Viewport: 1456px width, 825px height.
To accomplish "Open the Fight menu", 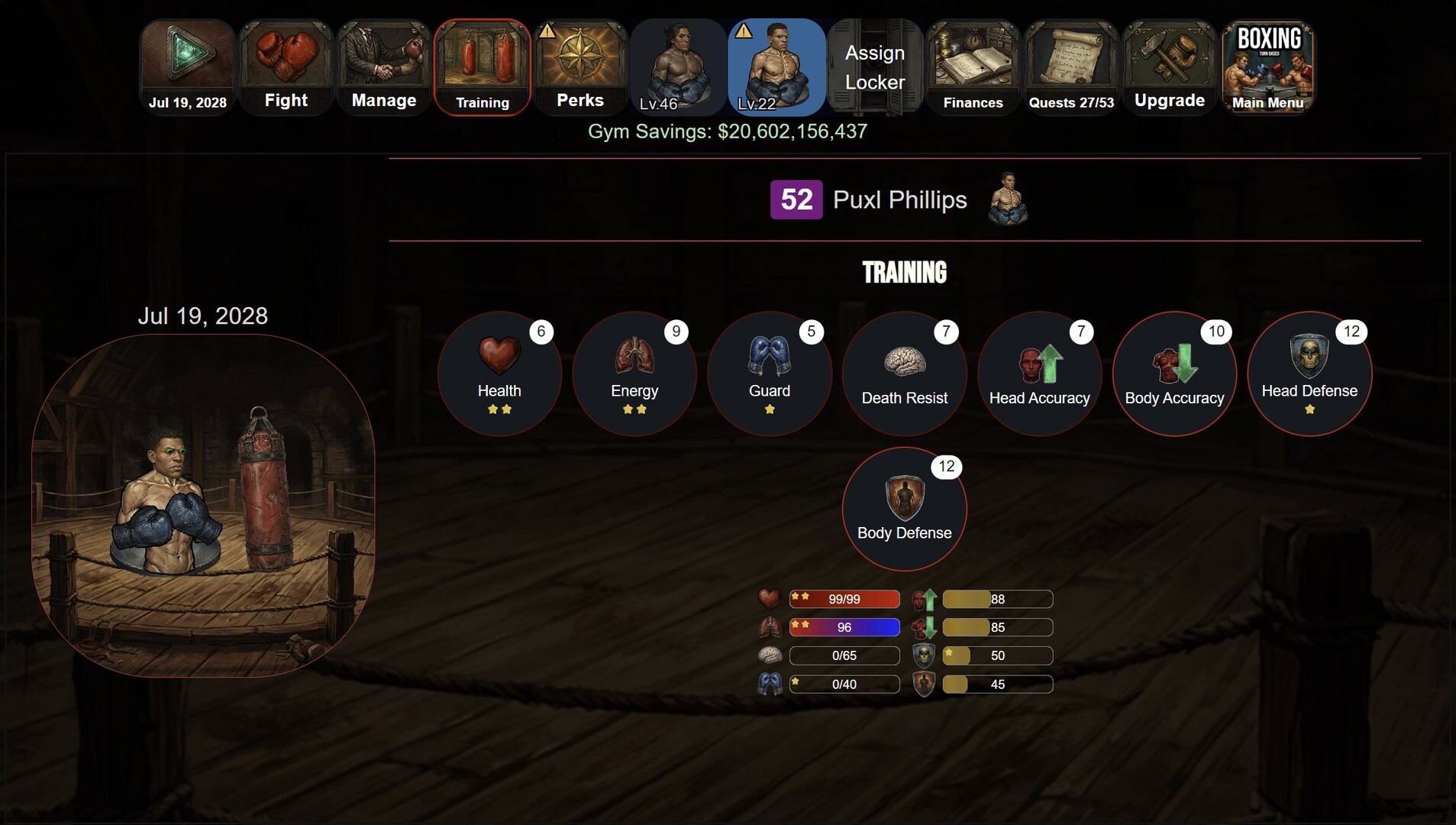I will tap(286, 67).
